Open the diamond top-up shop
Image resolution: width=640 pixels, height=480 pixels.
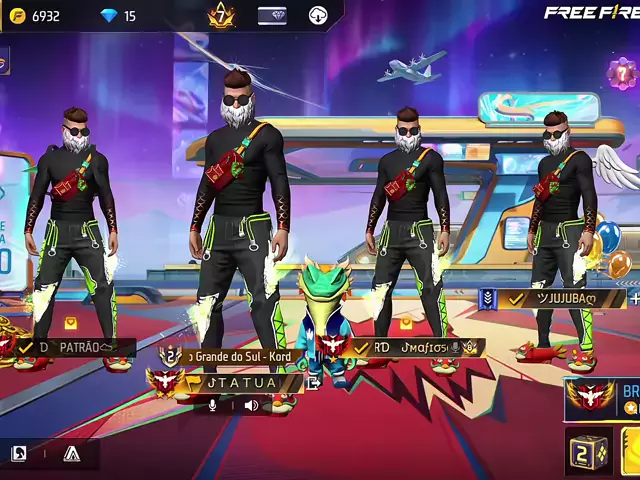pos(118,16)
